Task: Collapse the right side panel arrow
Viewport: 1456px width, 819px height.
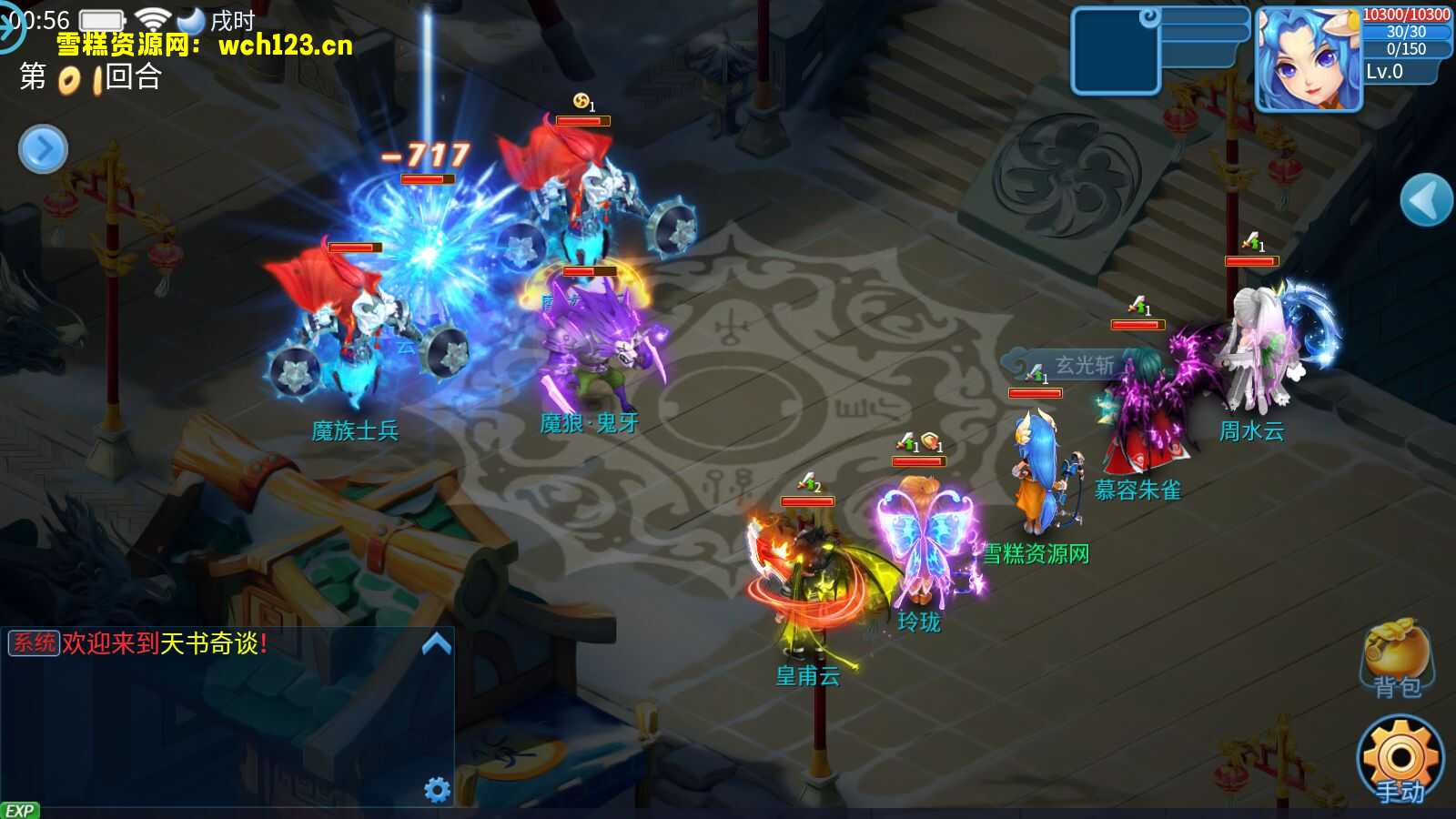Action: click(1425, 200)
